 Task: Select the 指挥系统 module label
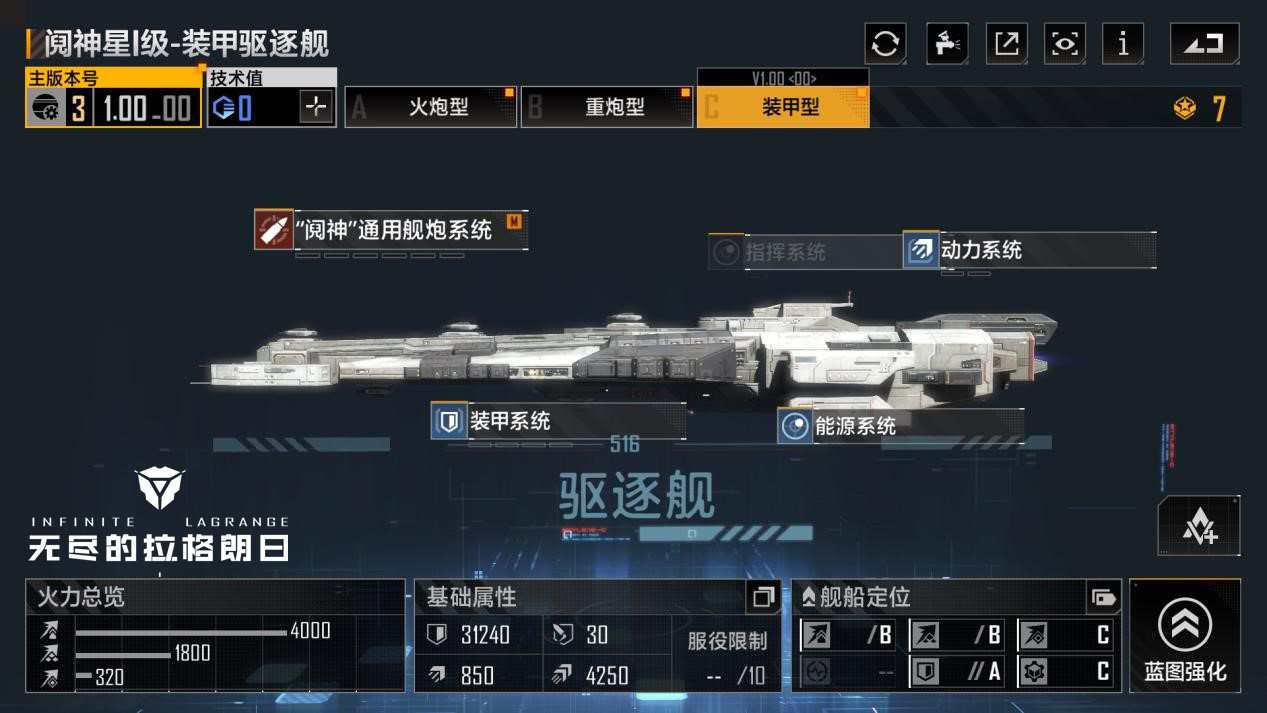(x=785, y=252)
